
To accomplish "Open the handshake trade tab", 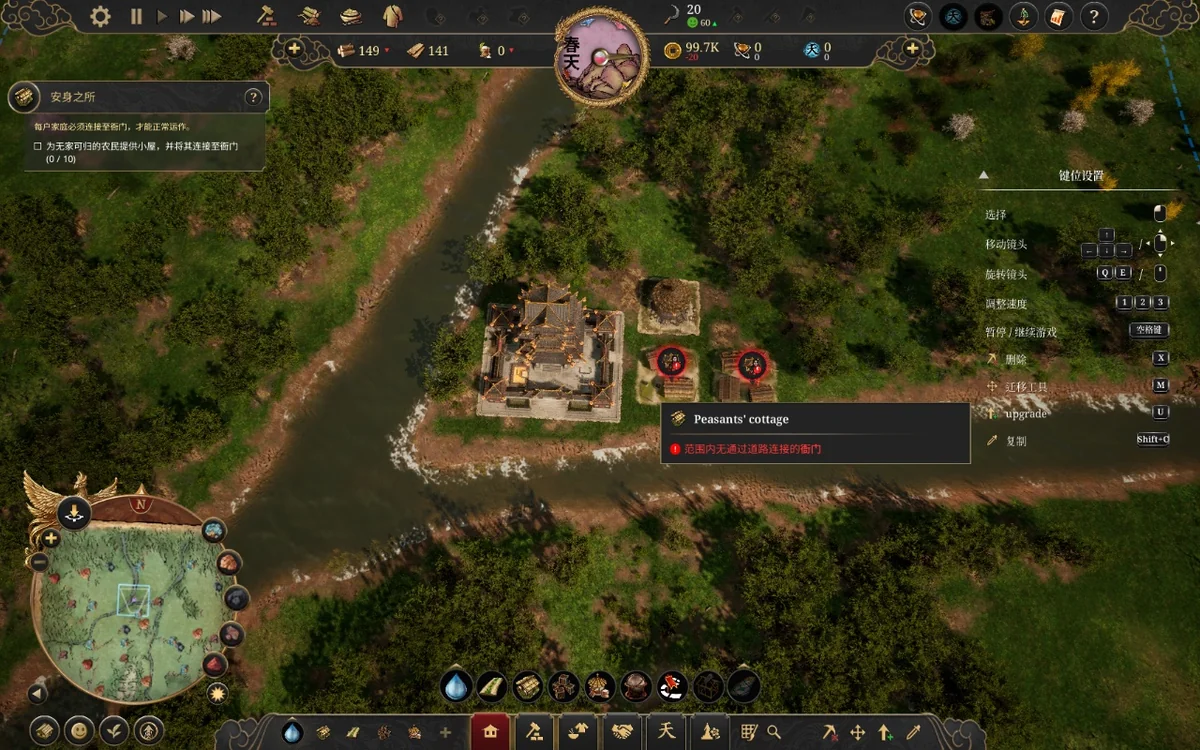I will (x=623, y=732).
